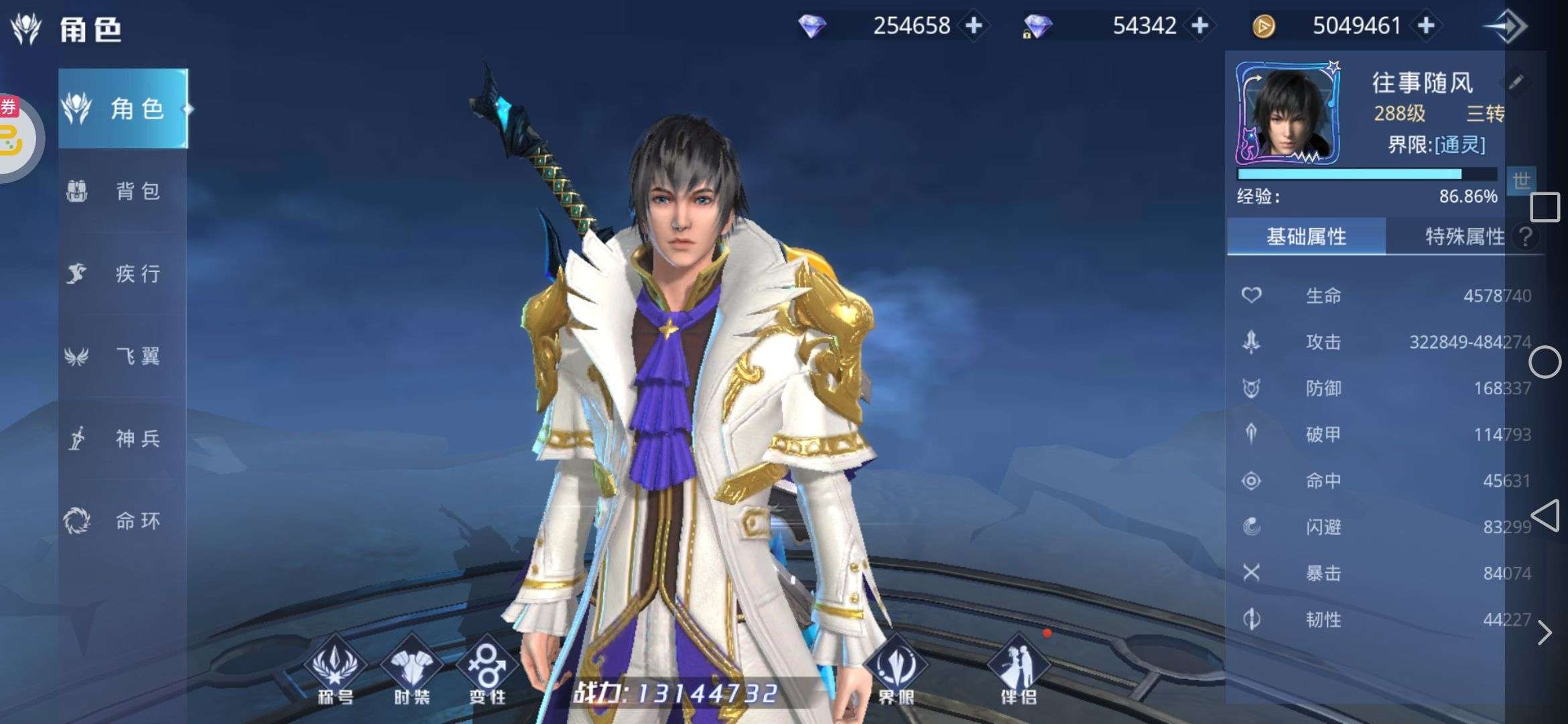This screenshot has width=1568, height=724.
Task: Choose the 变性 gender change icon
Action: click(x=487, y=670)
